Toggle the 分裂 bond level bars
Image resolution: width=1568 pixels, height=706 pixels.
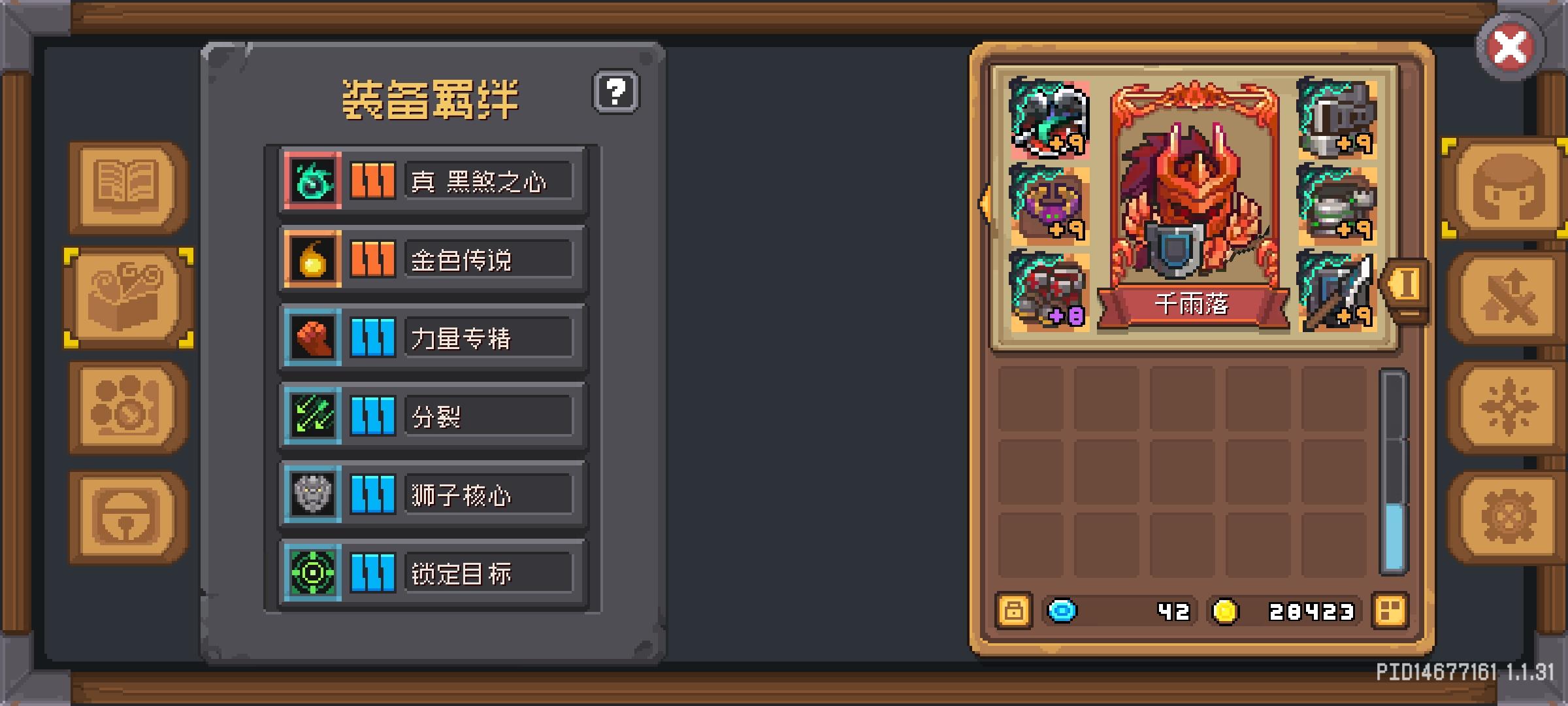click(372, 416)
